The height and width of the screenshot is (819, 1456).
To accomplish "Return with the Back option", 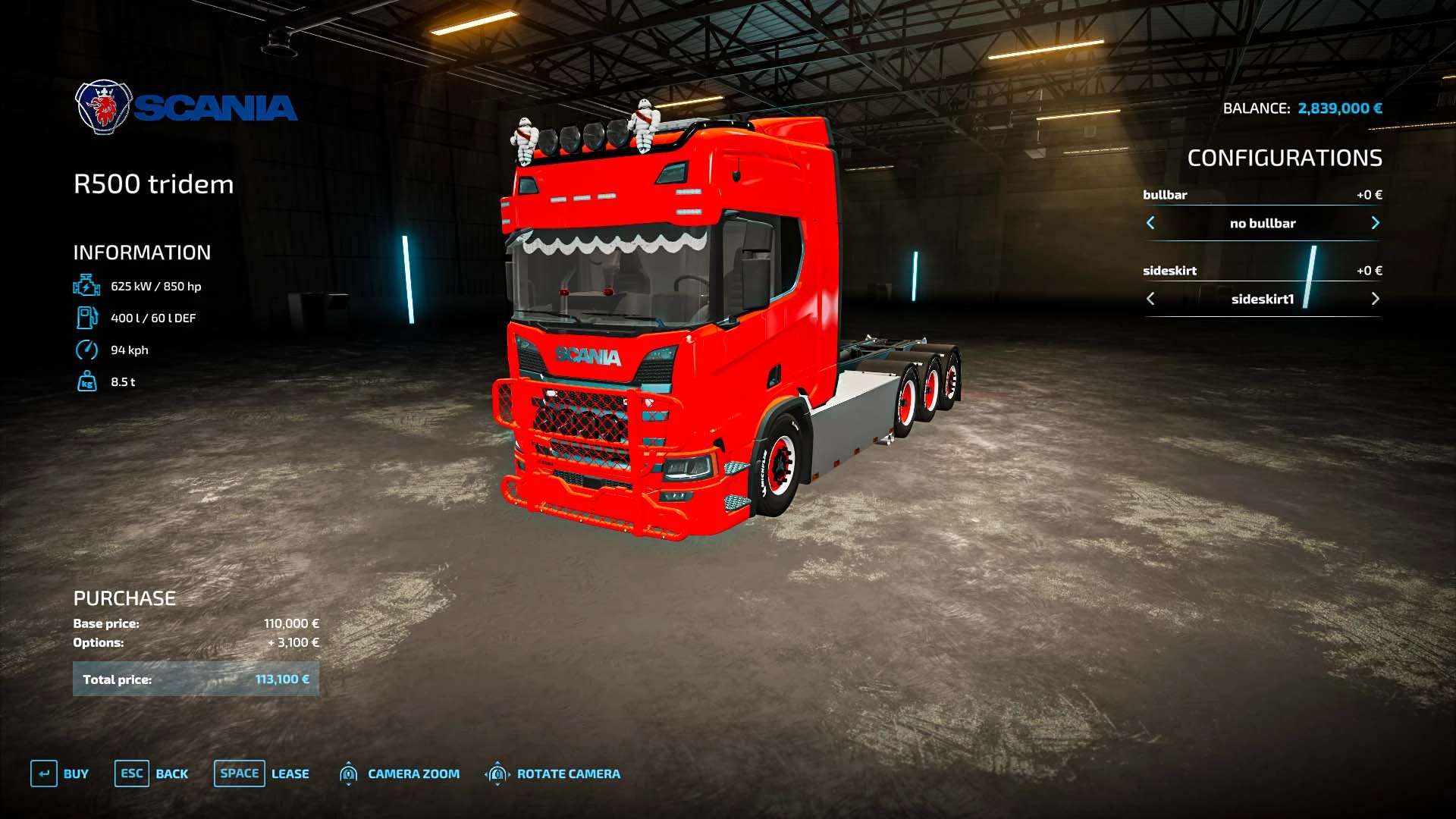I will point(172,773).
